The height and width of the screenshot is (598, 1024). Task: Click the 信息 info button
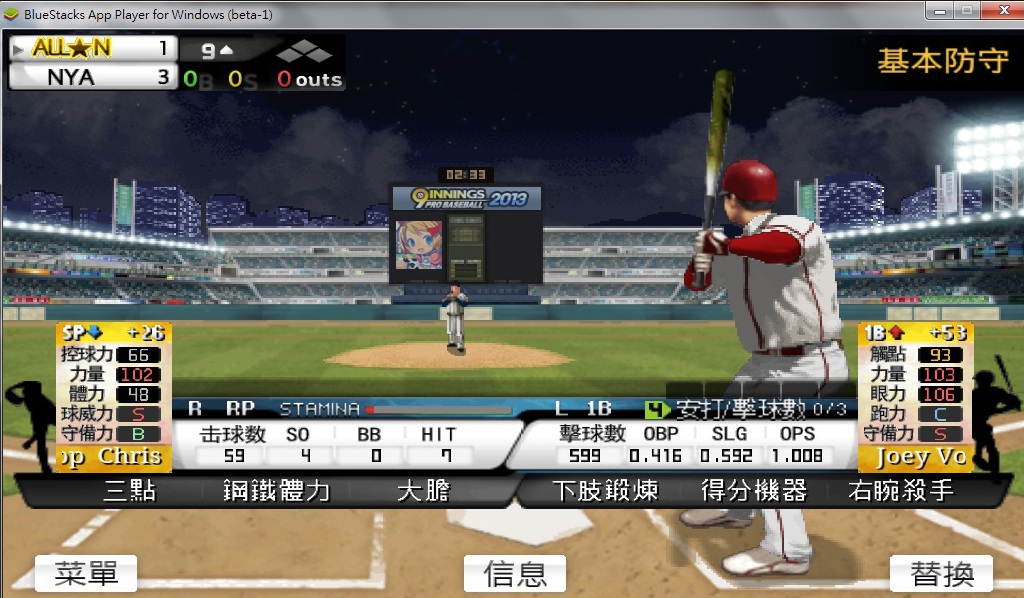click(515, 573)
